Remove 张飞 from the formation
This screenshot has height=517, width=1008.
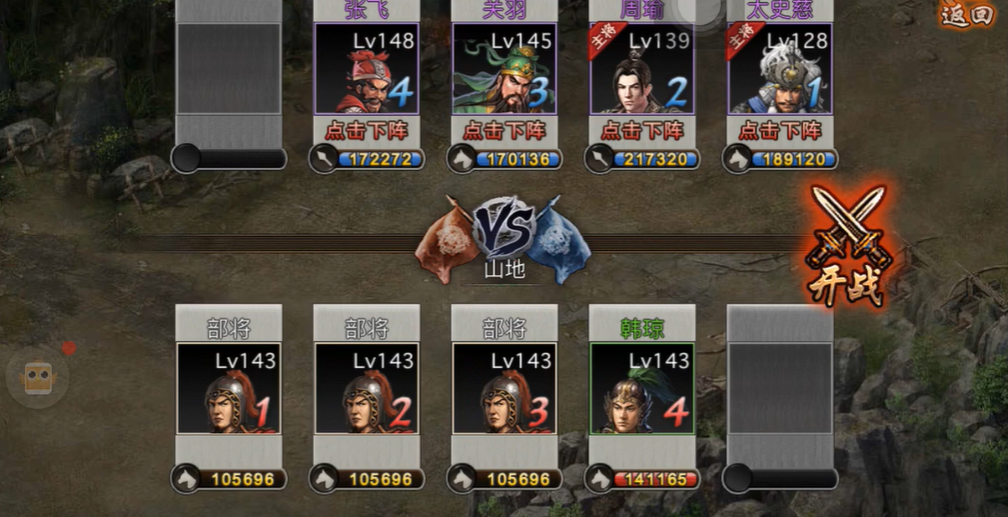point(366,131)
